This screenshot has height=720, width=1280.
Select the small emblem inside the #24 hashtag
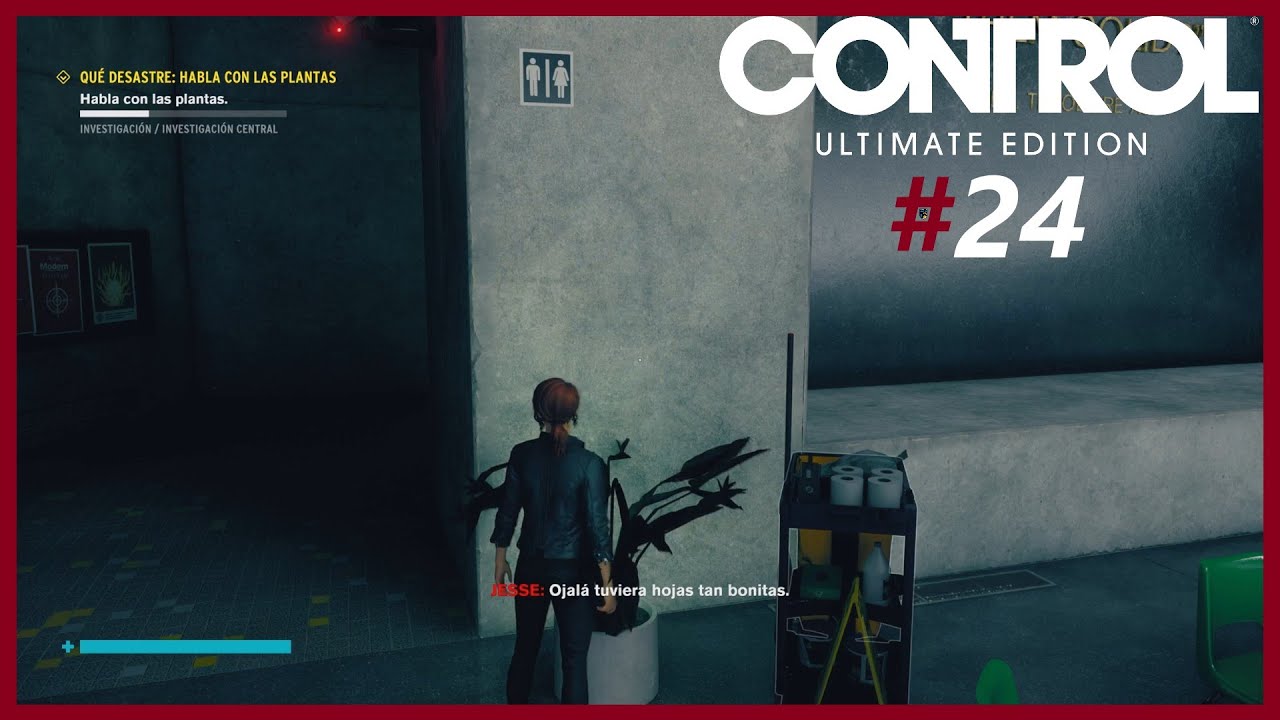click(x=923, y=212)
